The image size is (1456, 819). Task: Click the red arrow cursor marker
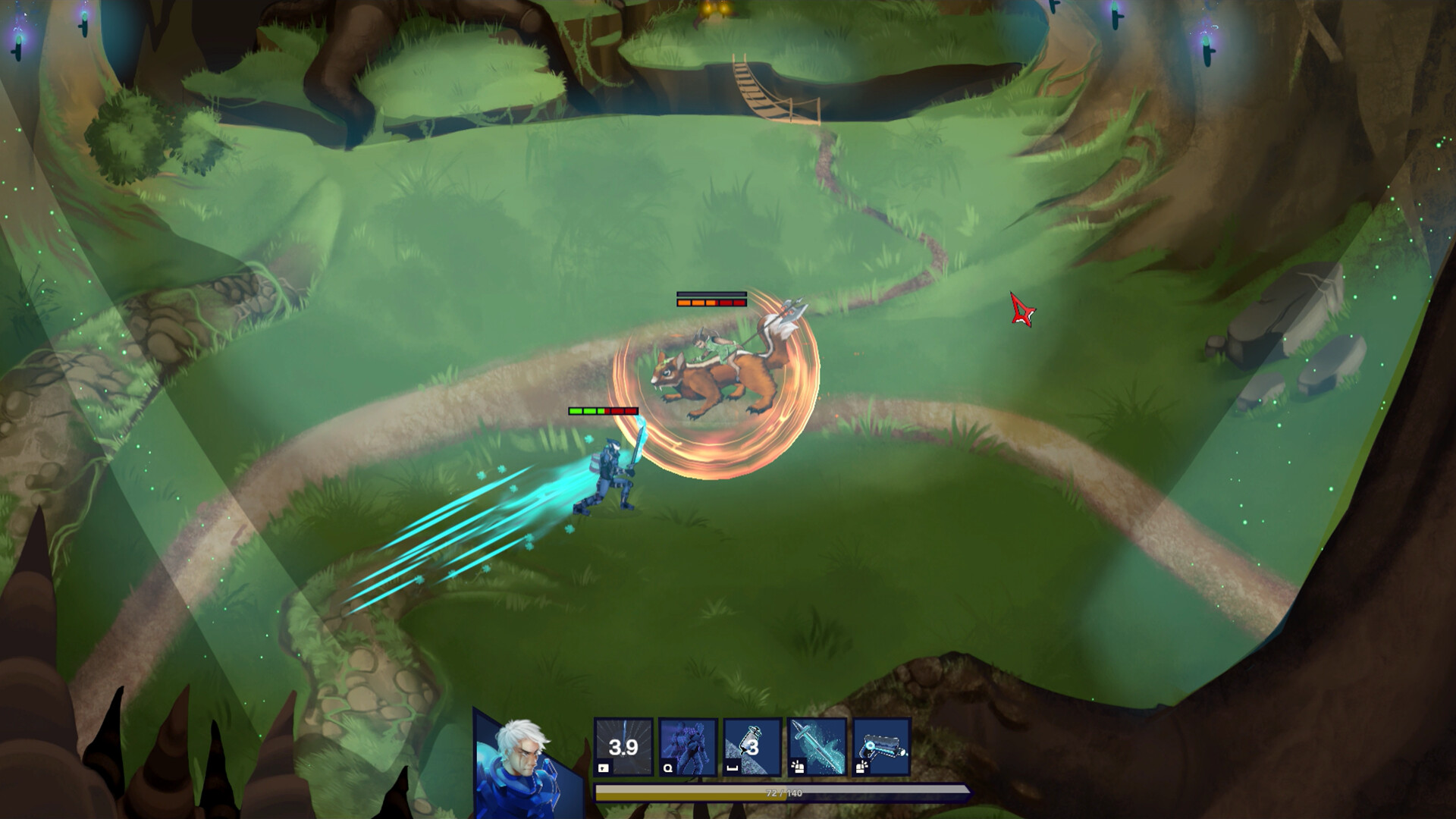coord(1021,309)
